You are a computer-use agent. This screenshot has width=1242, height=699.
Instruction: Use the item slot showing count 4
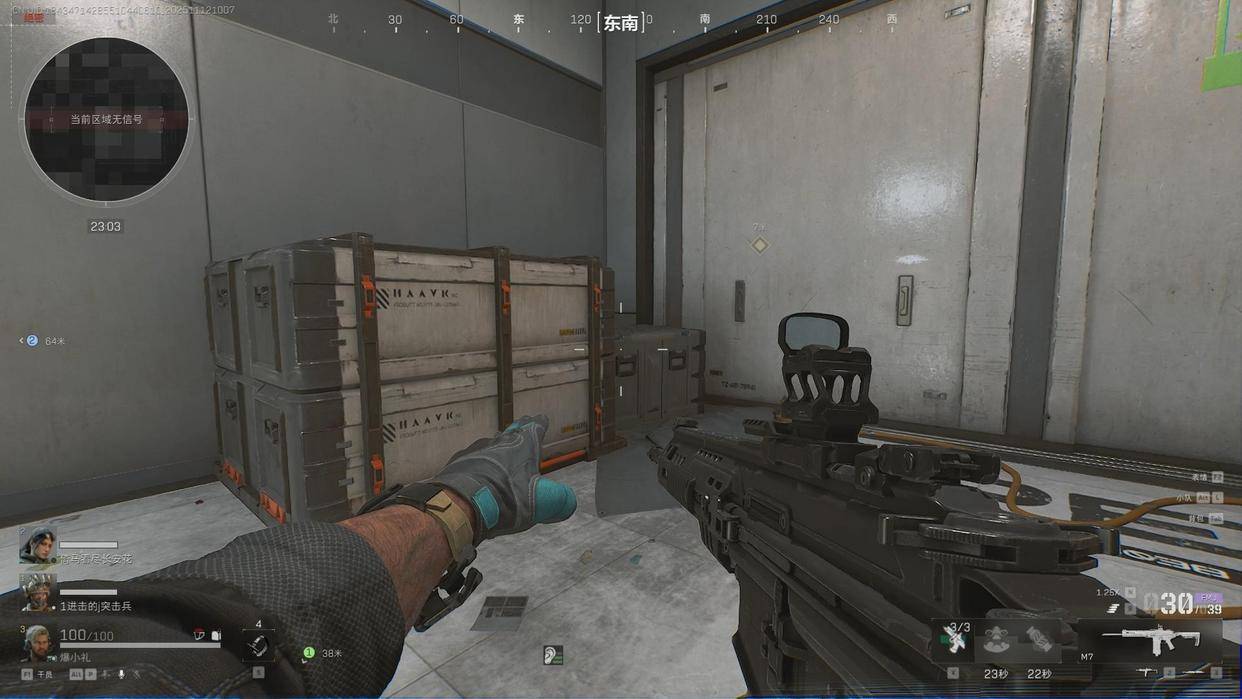pyautogui.click(x=258, y=645)
